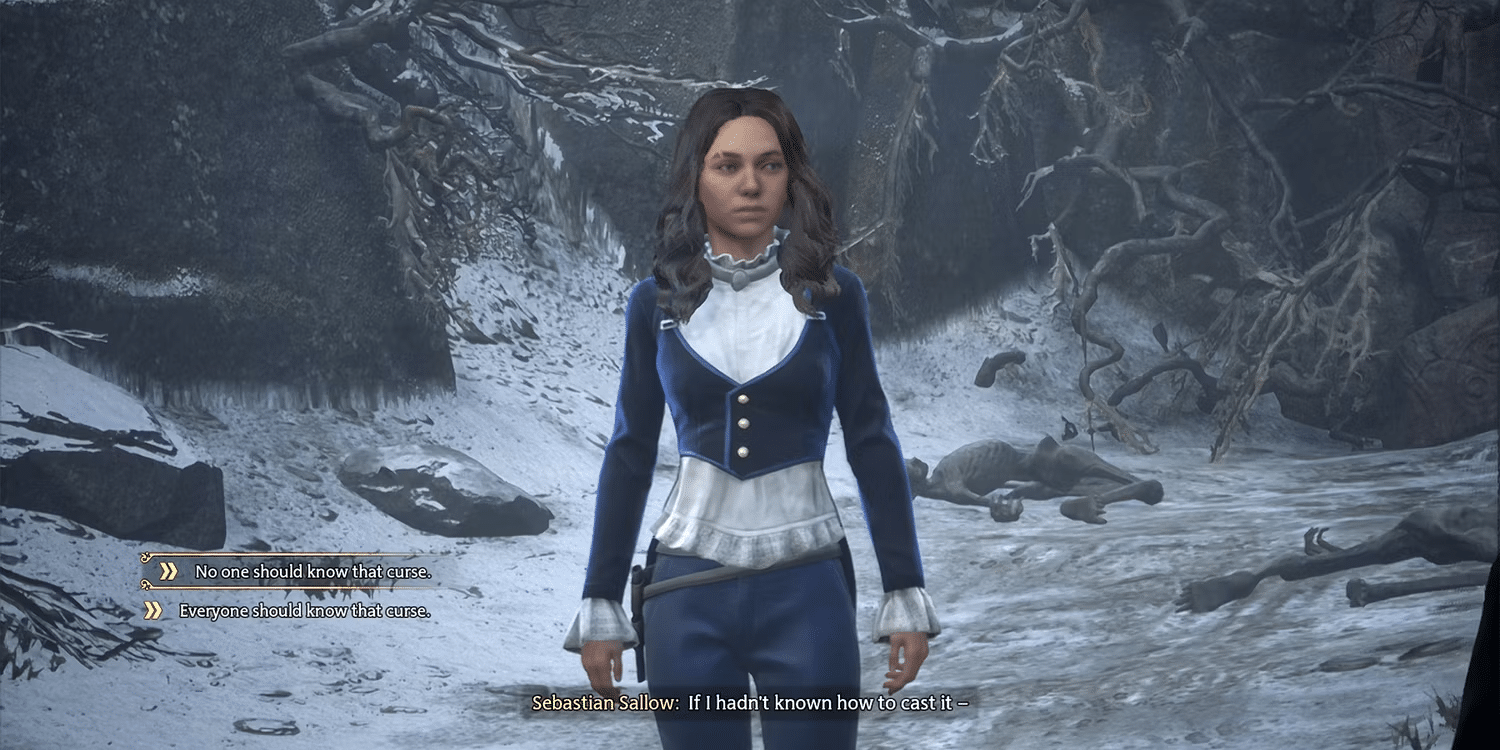Image resolution: width=1500 pixels, height=750 pixels.
Task: Click the ornate gold frame around the highlighted choice
Action: coord(300,555)
